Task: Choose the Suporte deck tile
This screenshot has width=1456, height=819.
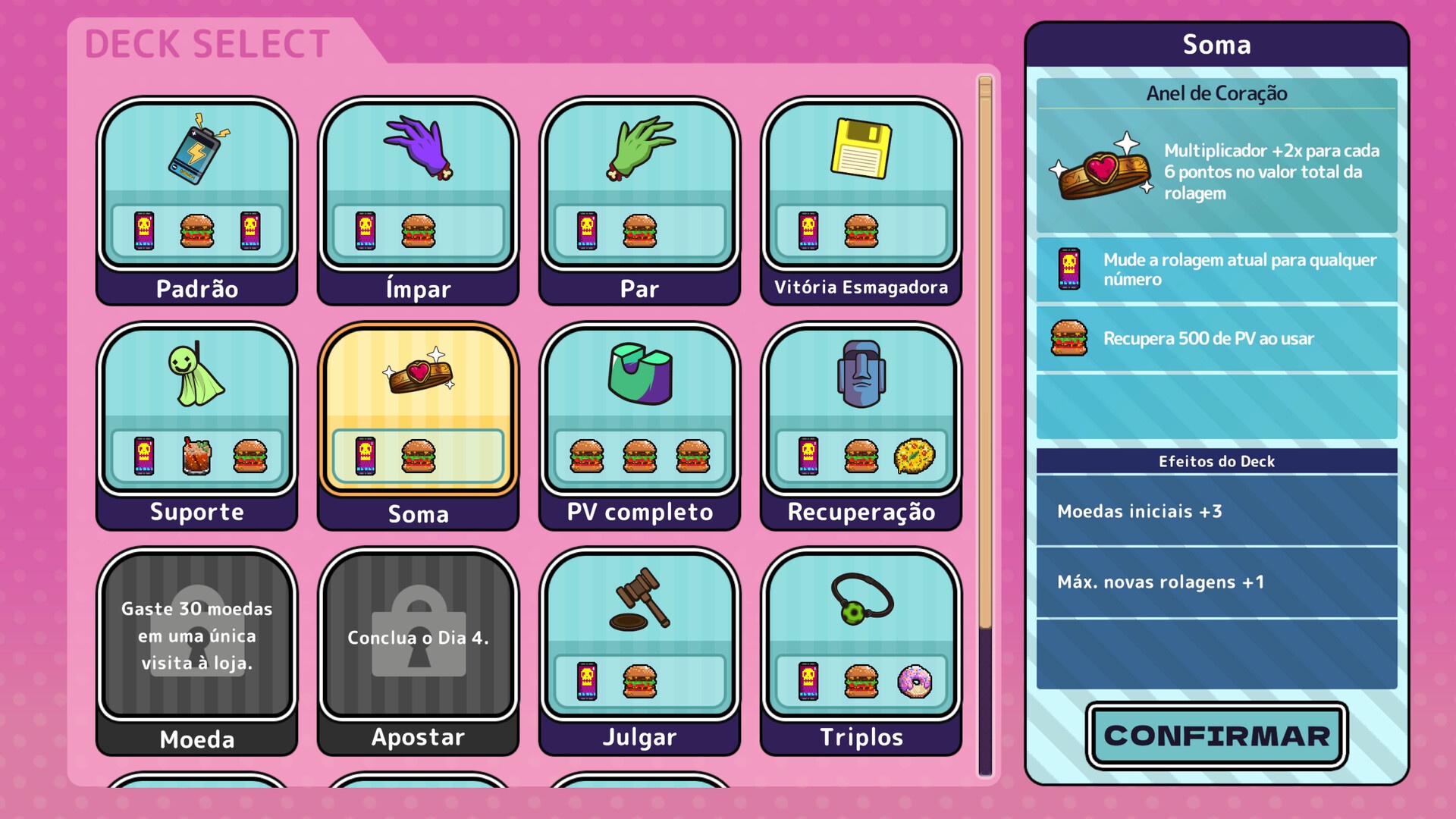Action: click(x=197, y=425)
